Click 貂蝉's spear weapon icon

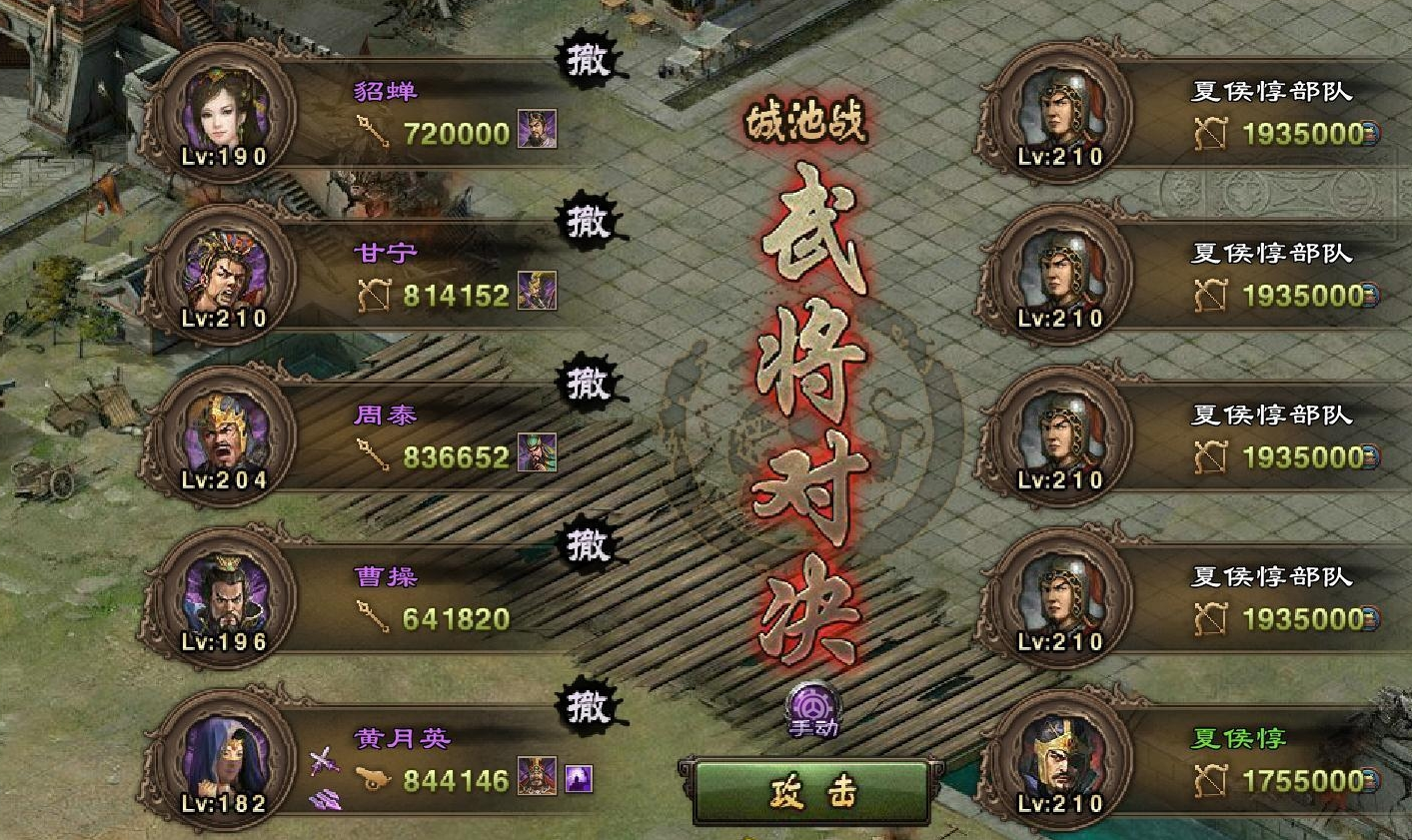372,131
